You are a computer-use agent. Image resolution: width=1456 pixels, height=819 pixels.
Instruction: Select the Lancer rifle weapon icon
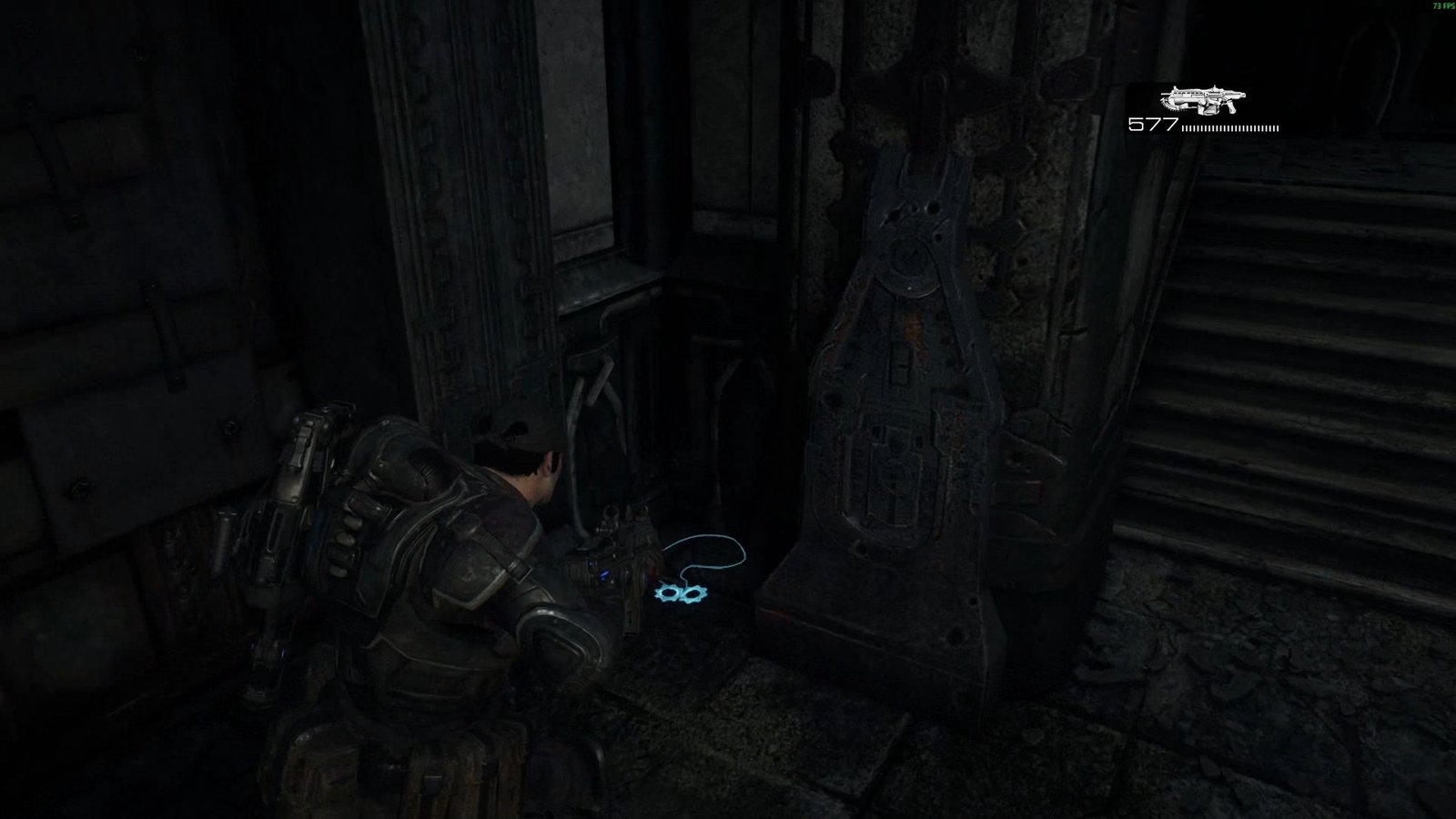[1202, 99]
